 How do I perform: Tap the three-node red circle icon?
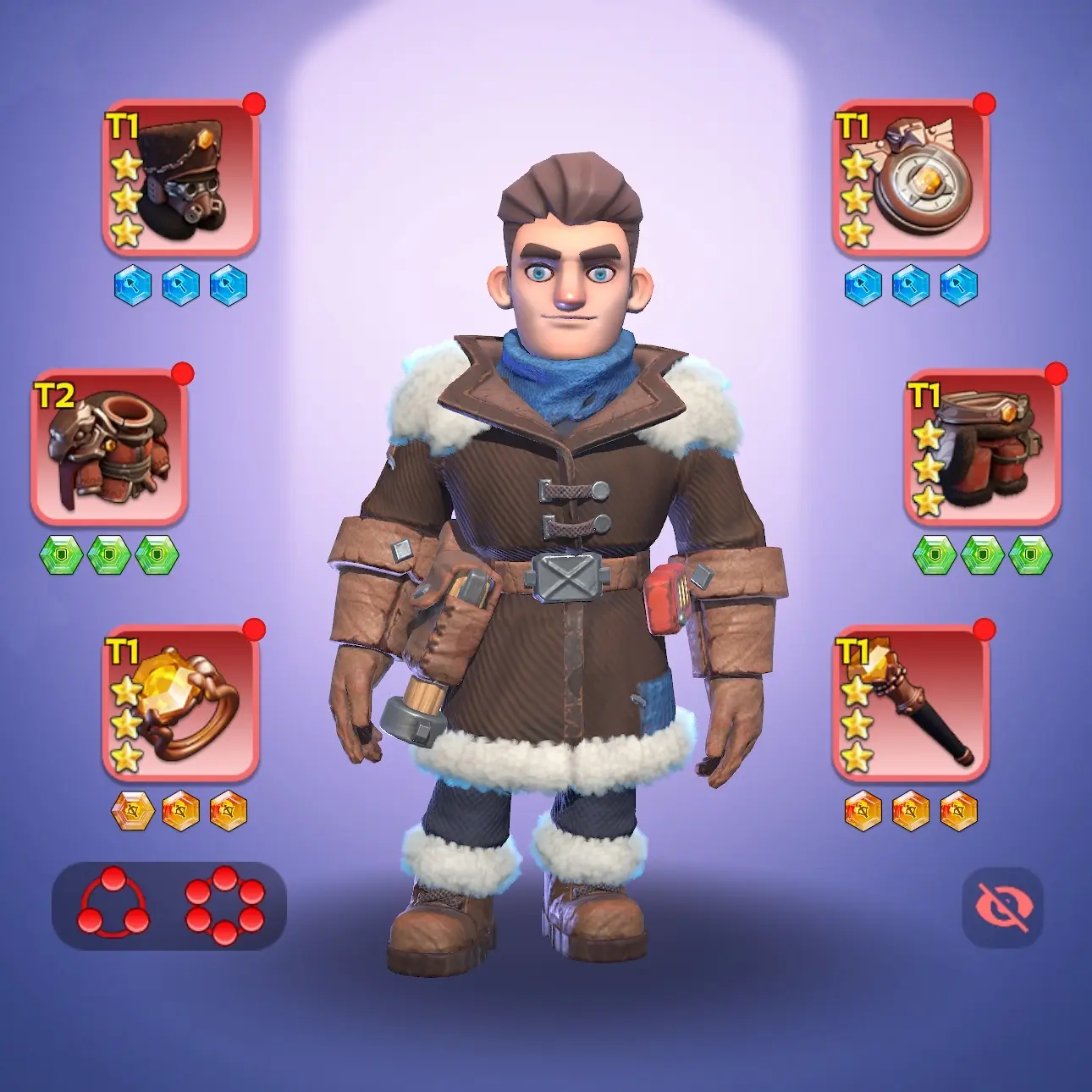[x=113, y=906]
